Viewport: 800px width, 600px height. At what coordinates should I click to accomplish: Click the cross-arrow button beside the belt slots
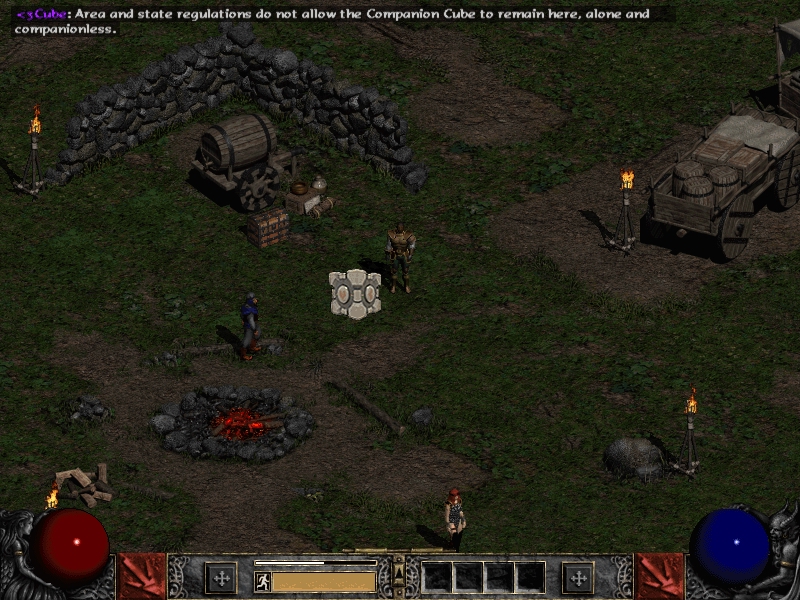pyautogui.click(x=577, y=577)
